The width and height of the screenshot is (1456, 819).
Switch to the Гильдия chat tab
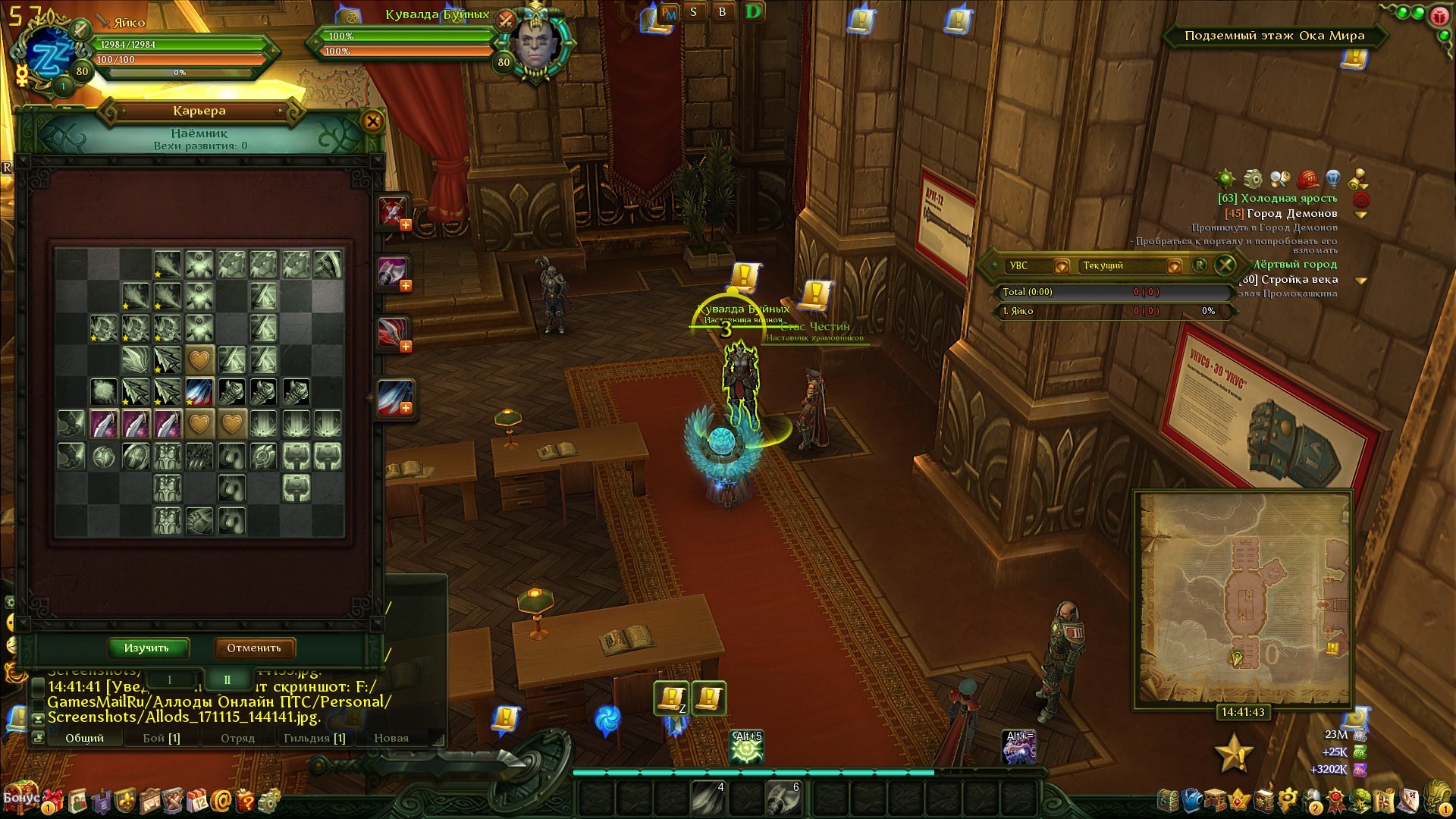point(314,738)
